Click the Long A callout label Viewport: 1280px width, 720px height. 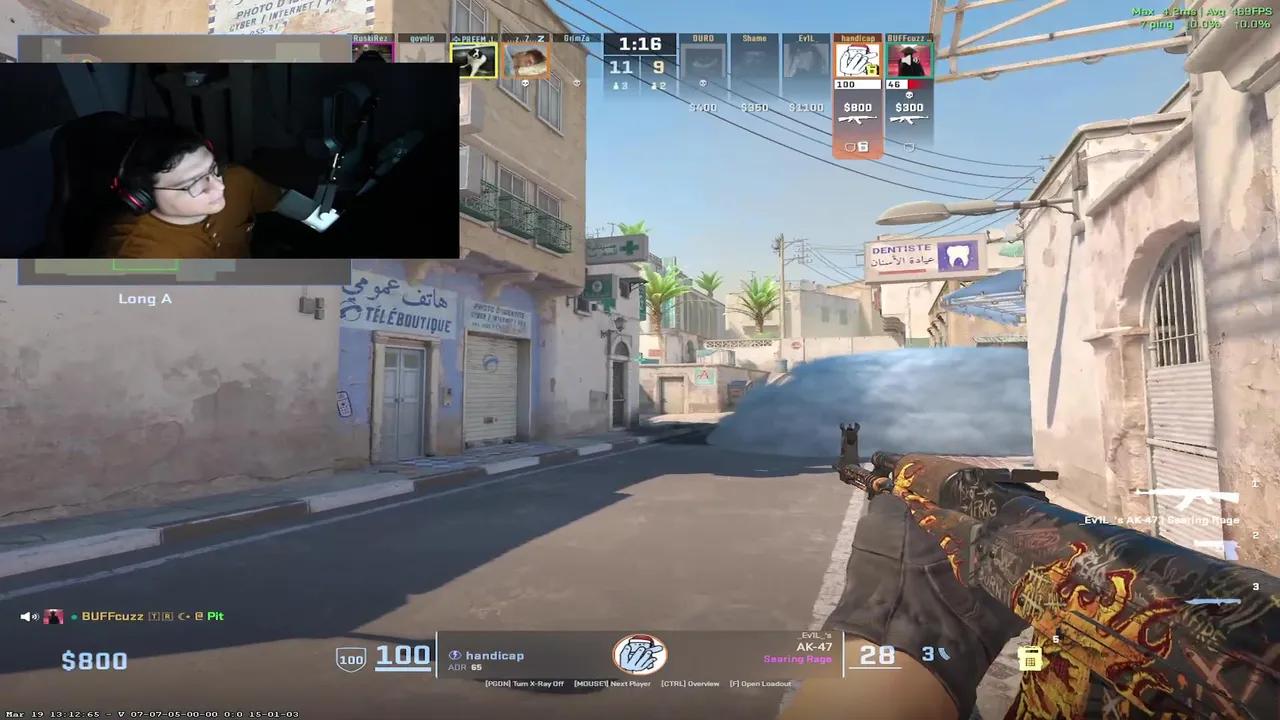click(x=145, y=298)
